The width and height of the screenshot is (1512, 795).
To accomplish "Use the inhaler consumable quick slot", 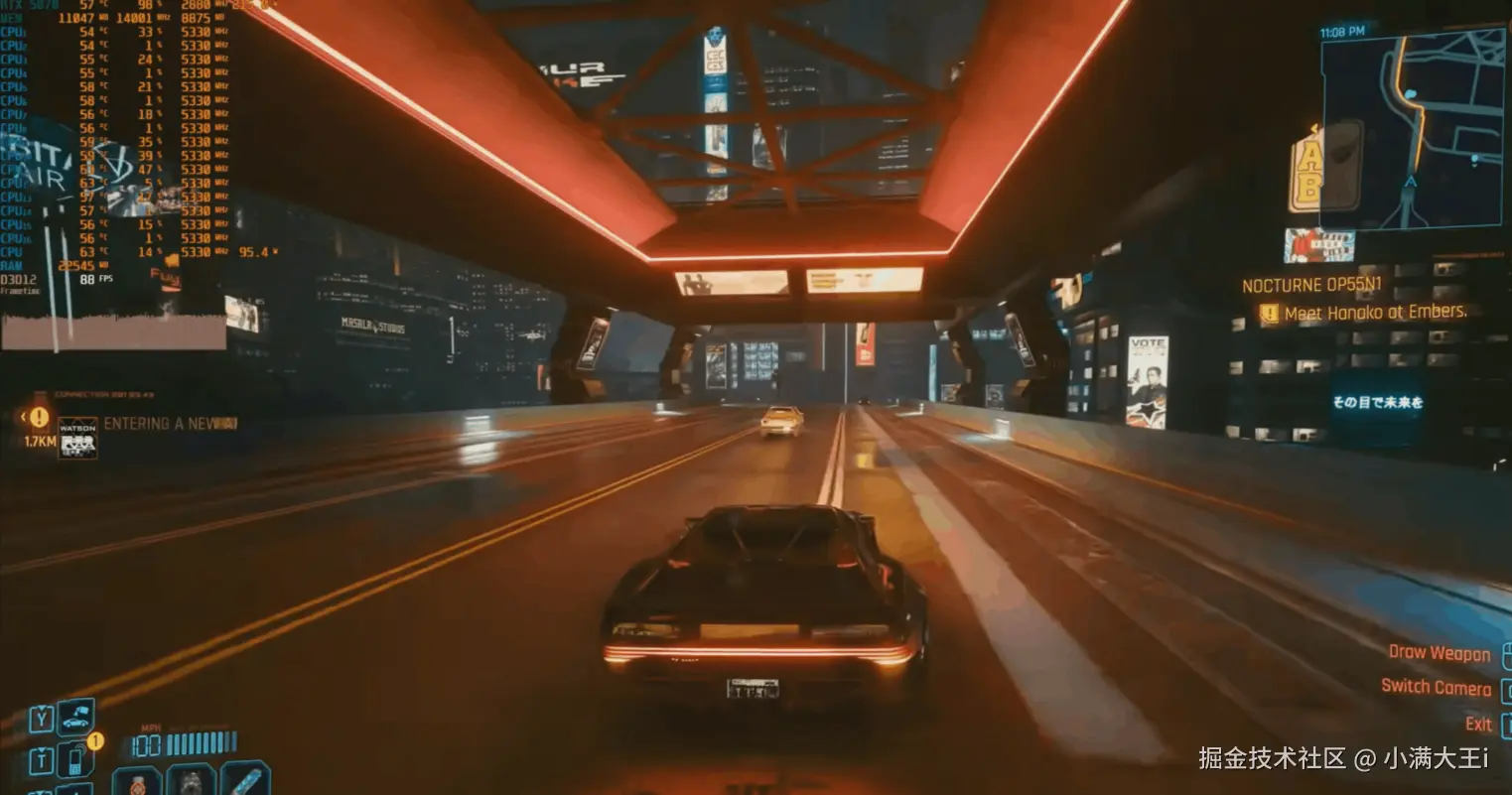I will pos(137,781).
